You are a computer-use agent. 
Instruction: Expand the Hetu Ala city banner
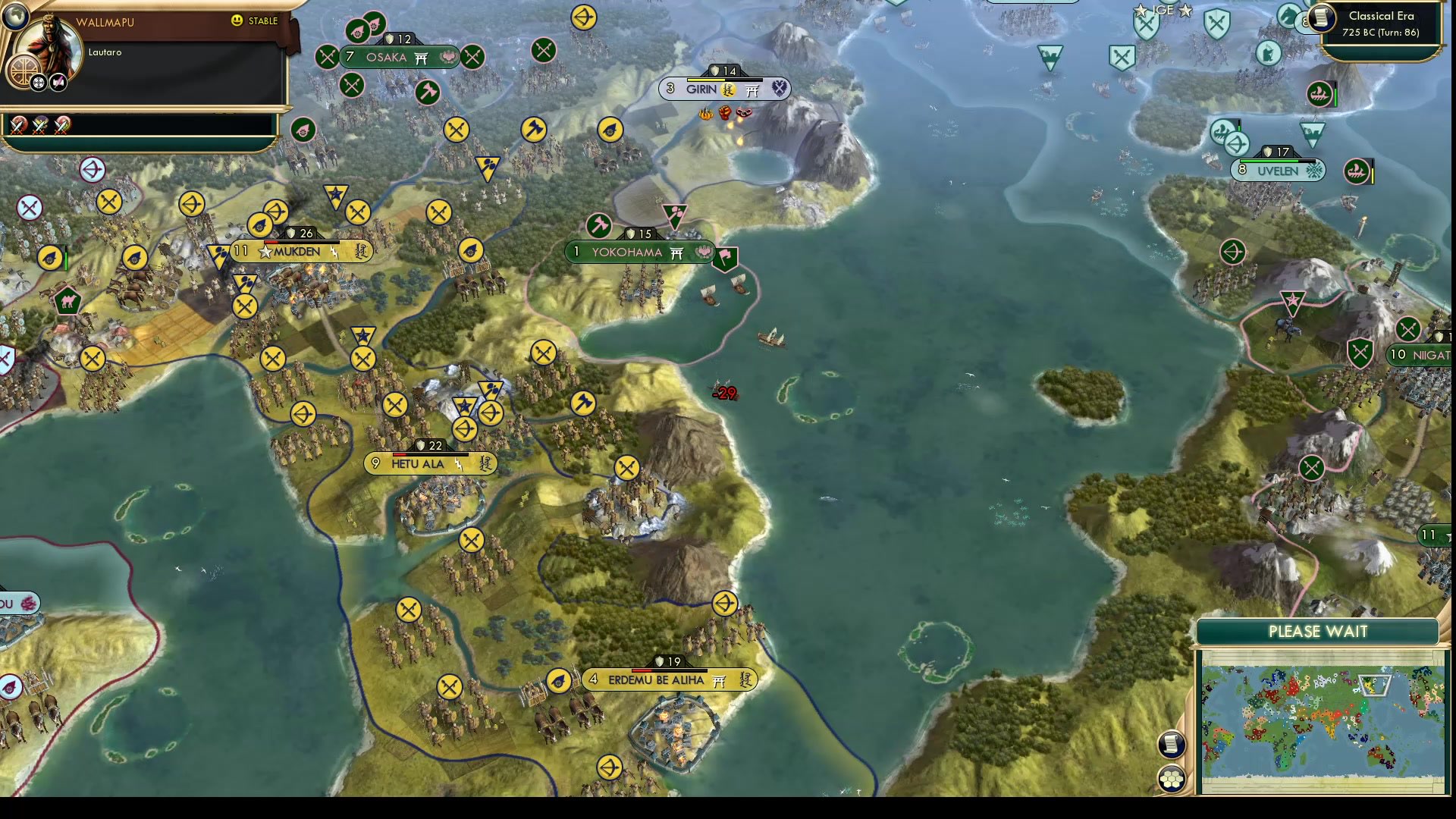[418, 463]
